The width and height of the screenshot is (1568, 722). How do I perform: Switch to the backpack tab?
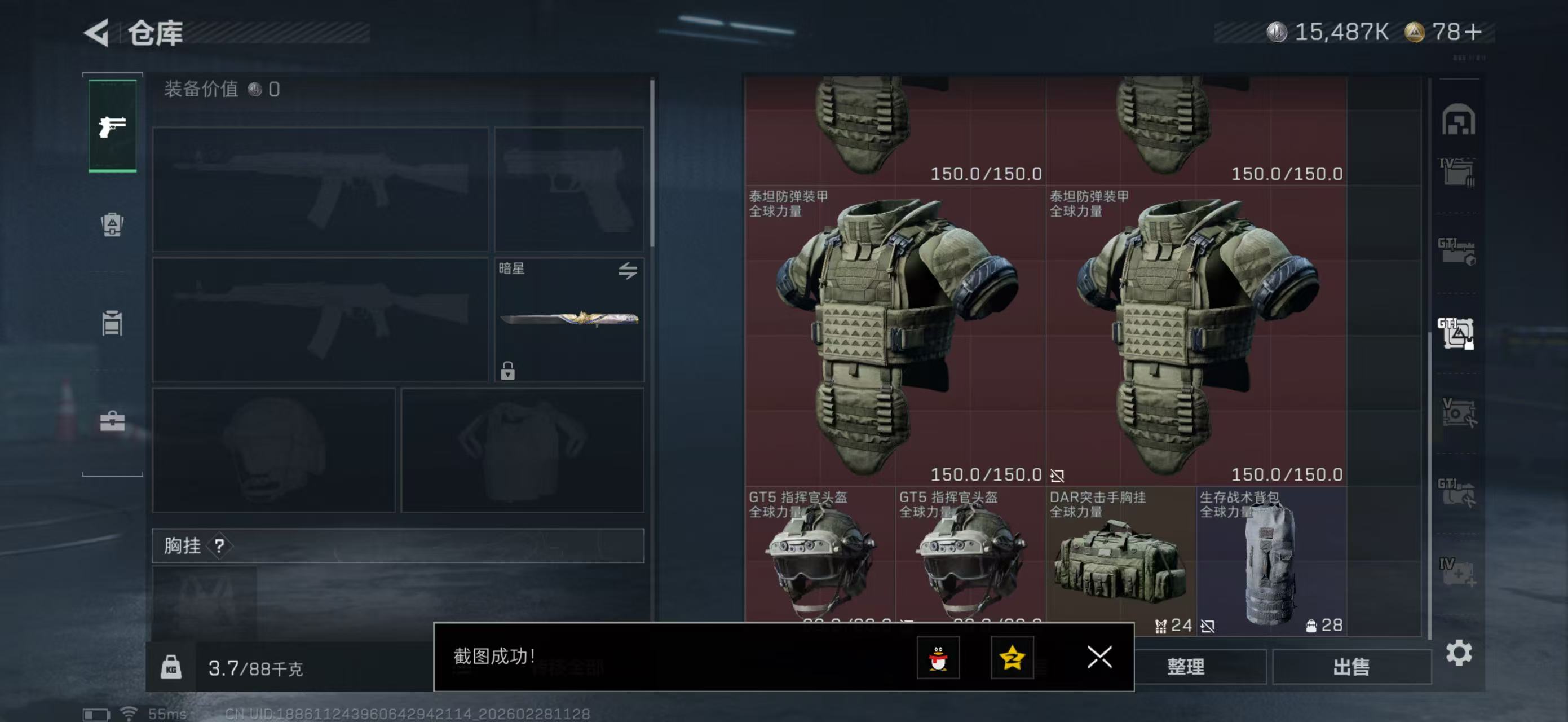(x=112, y=224)
